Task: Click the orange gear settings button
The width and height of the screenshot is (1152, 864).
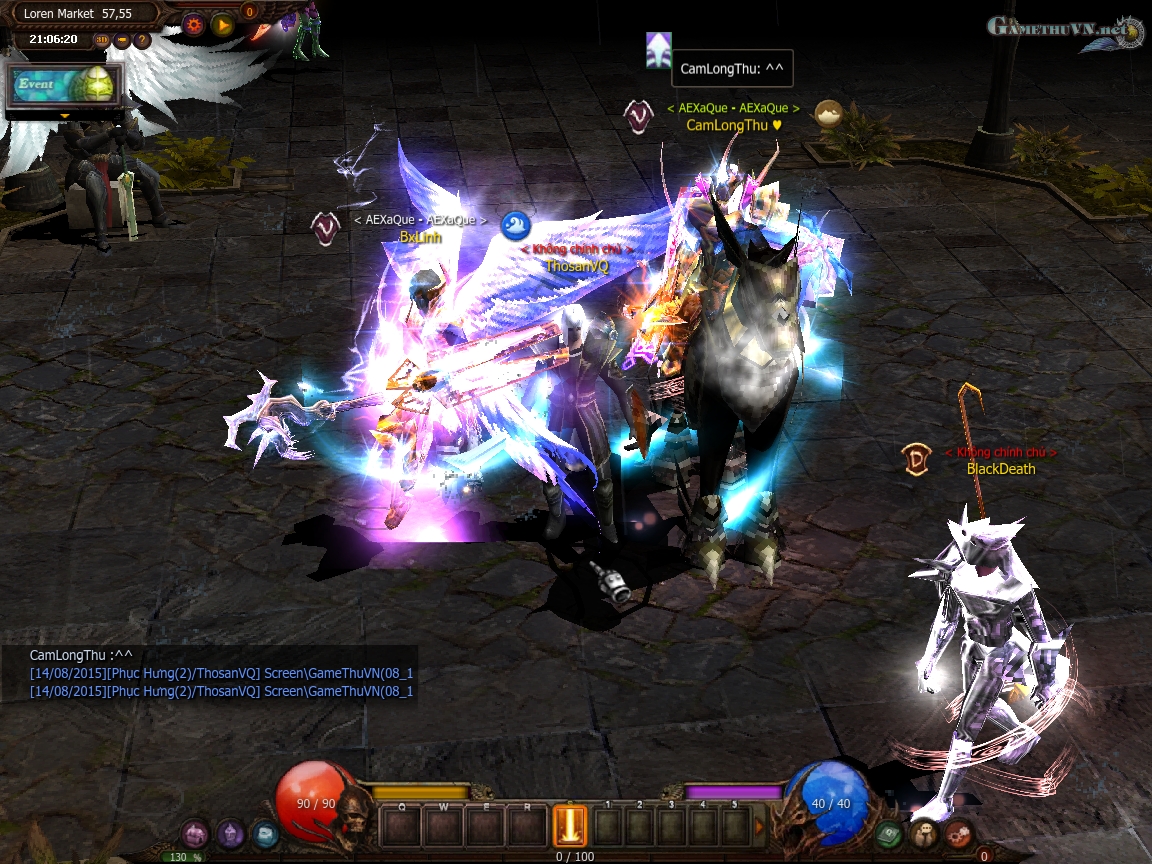Action: click(x=194, y=25)
